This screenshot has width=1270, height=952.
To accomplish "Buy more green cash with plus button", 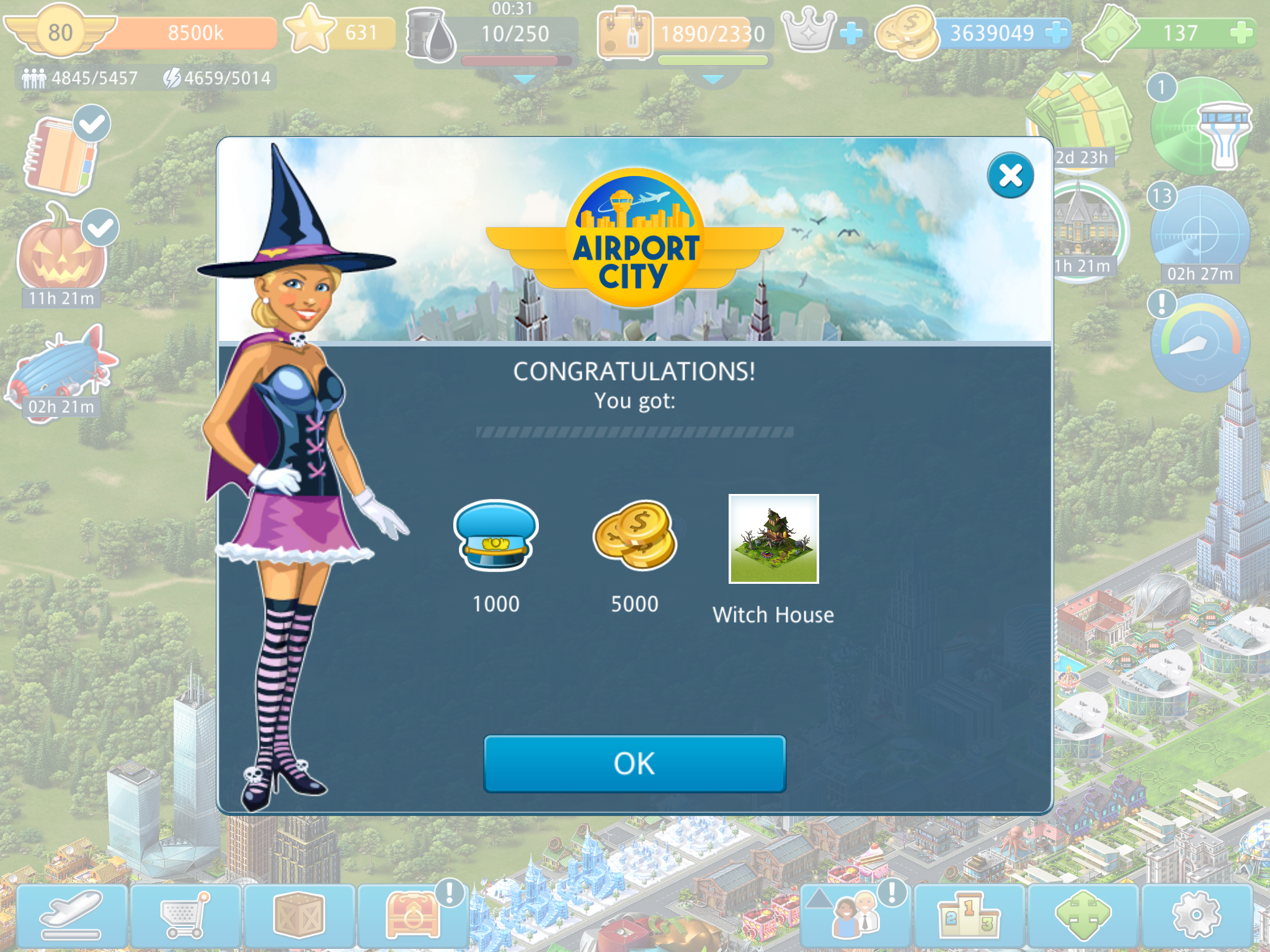I will click(1241, 32).
